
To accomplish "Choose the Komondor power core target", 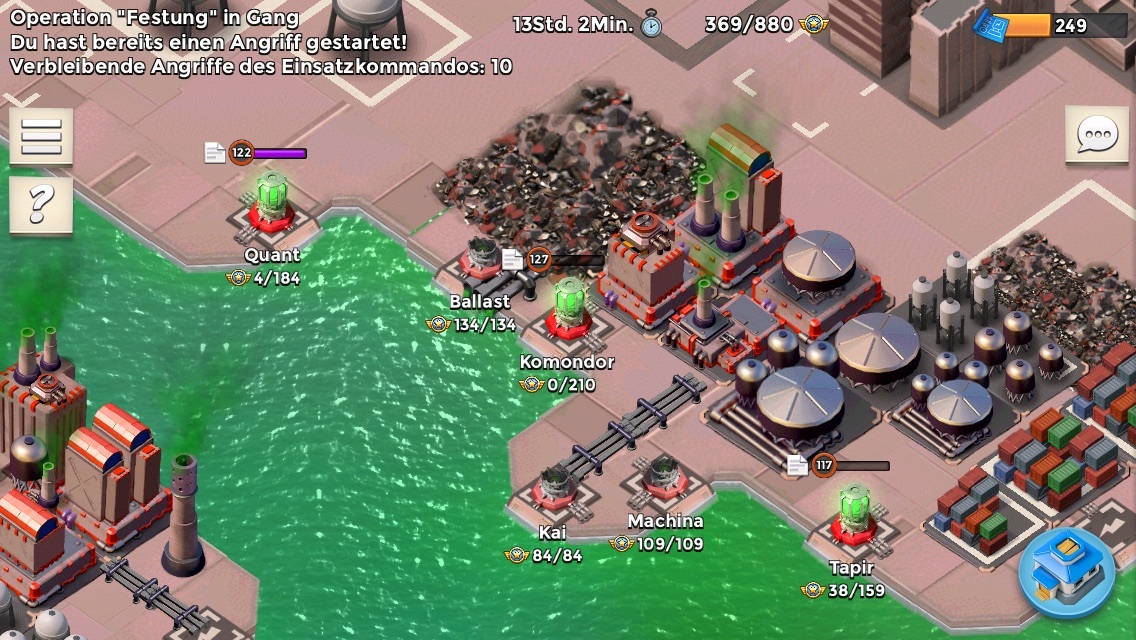I will click(569, 310).
